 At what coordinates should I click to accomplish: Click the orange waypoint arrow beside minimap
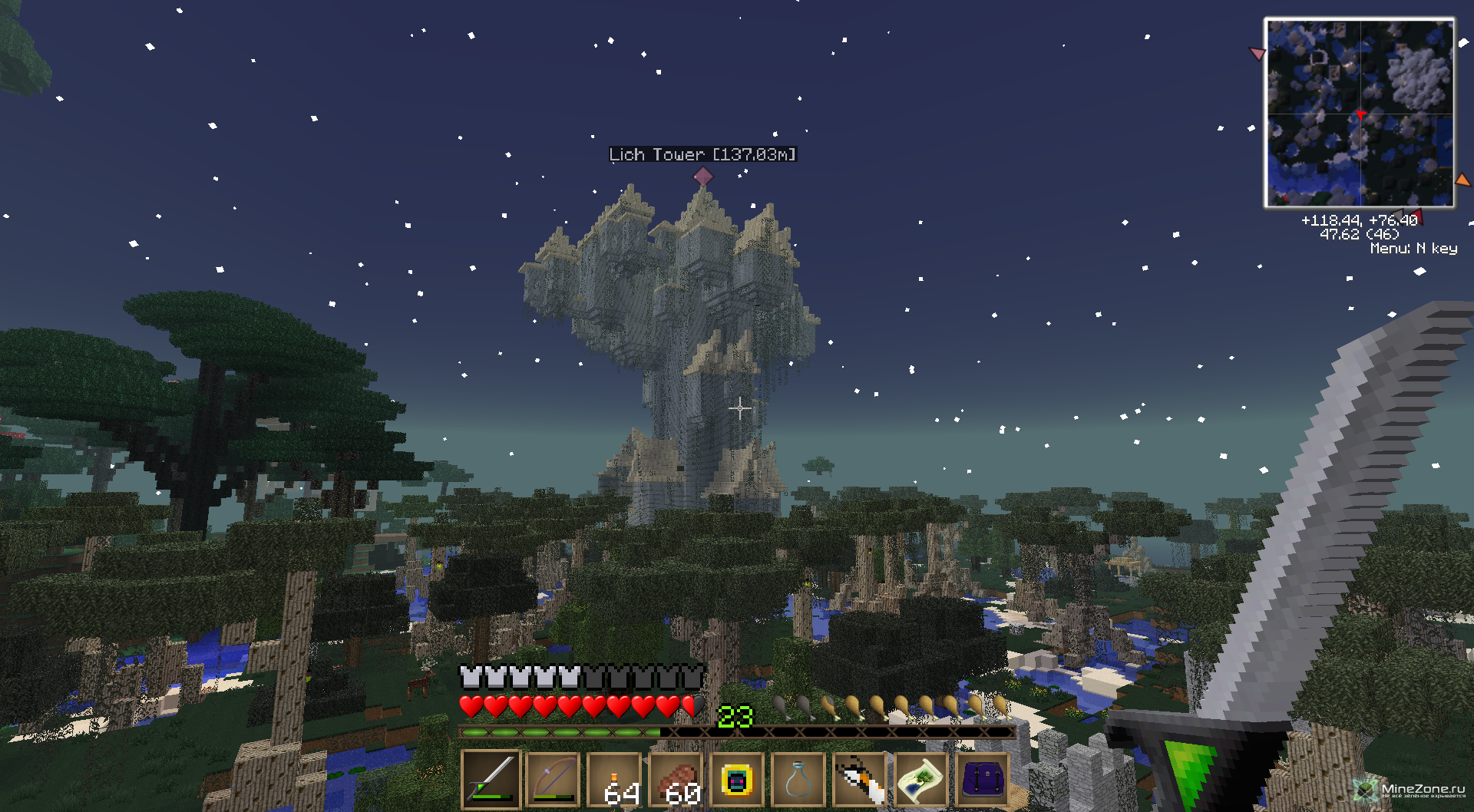[x=1462, y=180]
